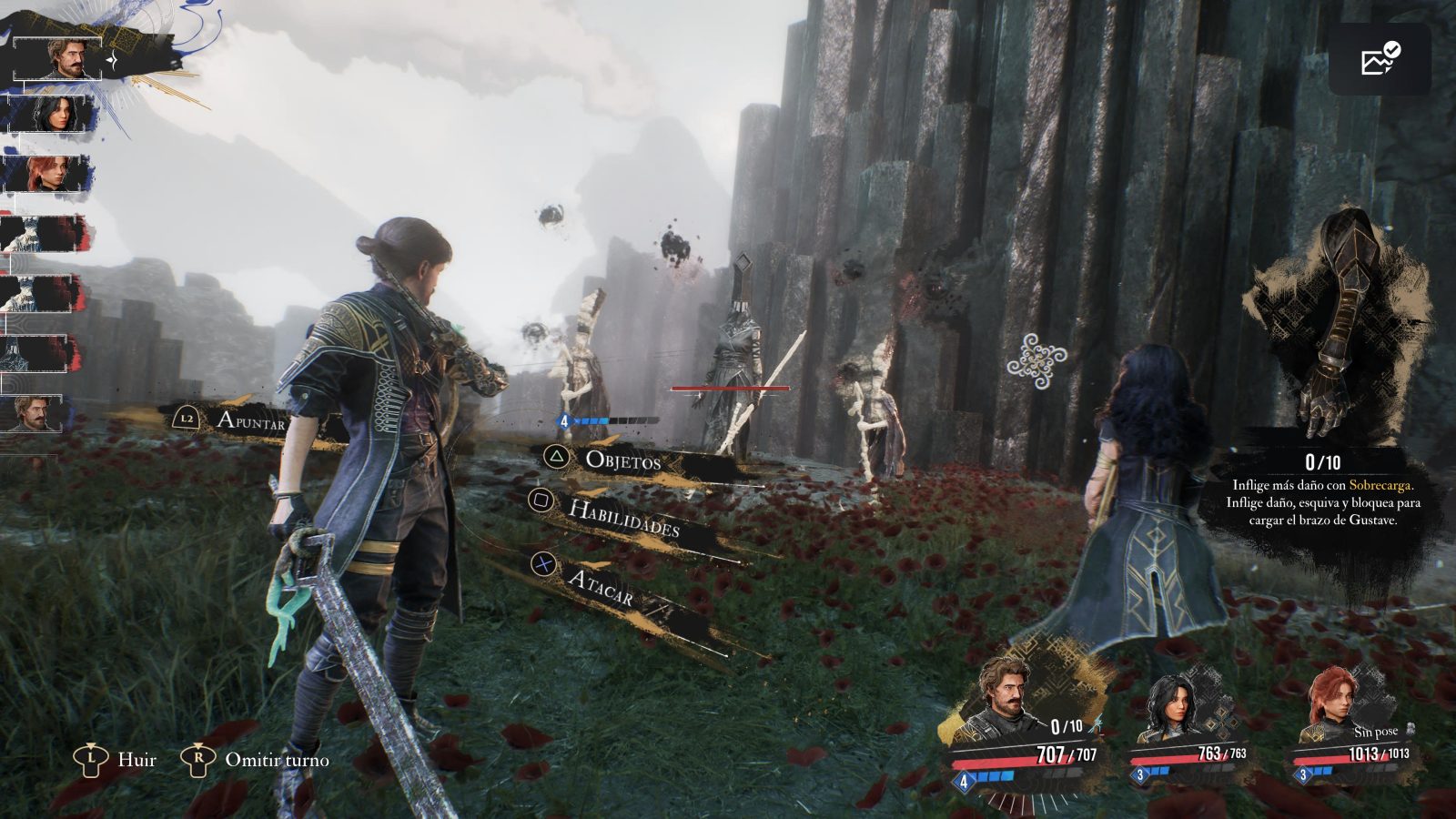Select Atacar in the battle menu
1456x819 pixels.
click(x=599, y=587)
